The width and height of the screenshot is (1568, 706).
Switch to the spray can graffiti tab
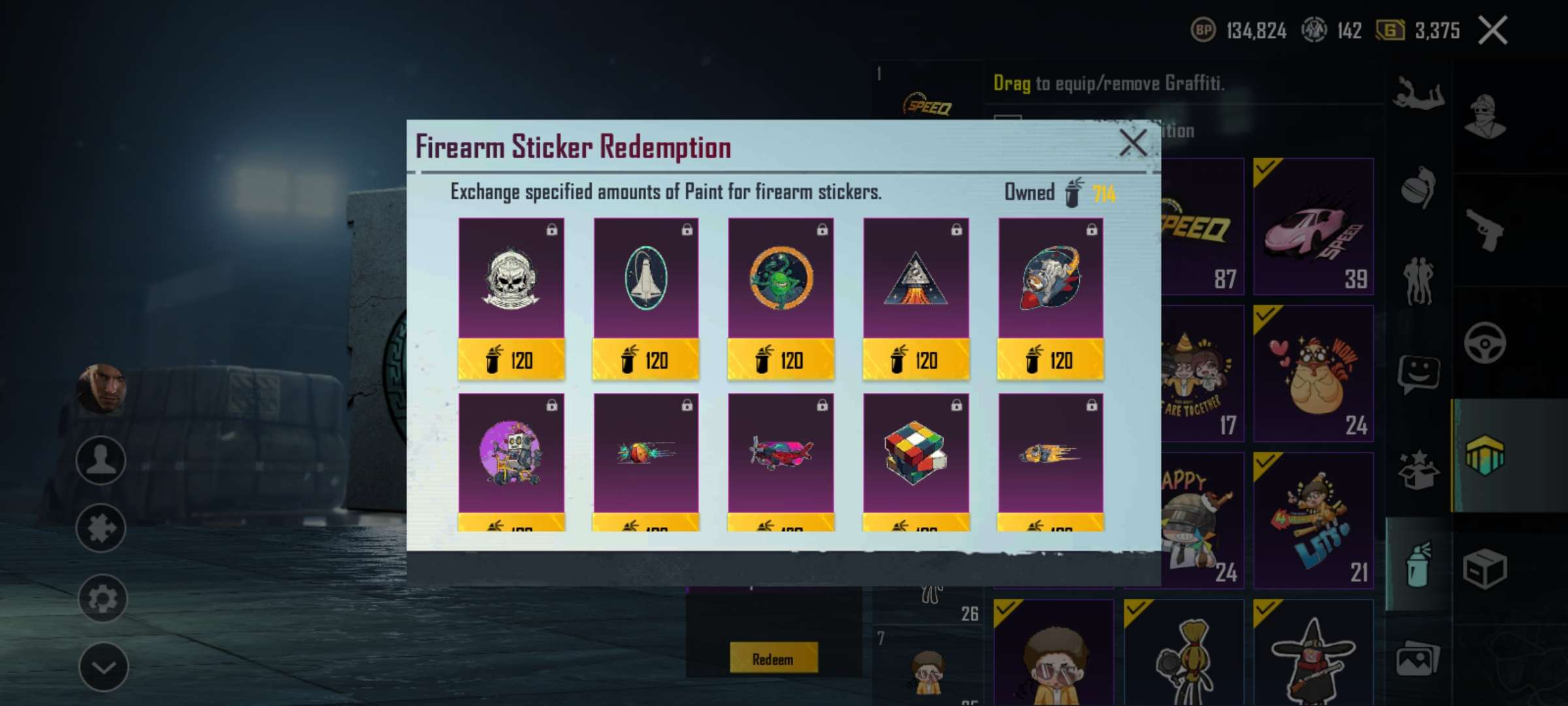coord(1417,565)
